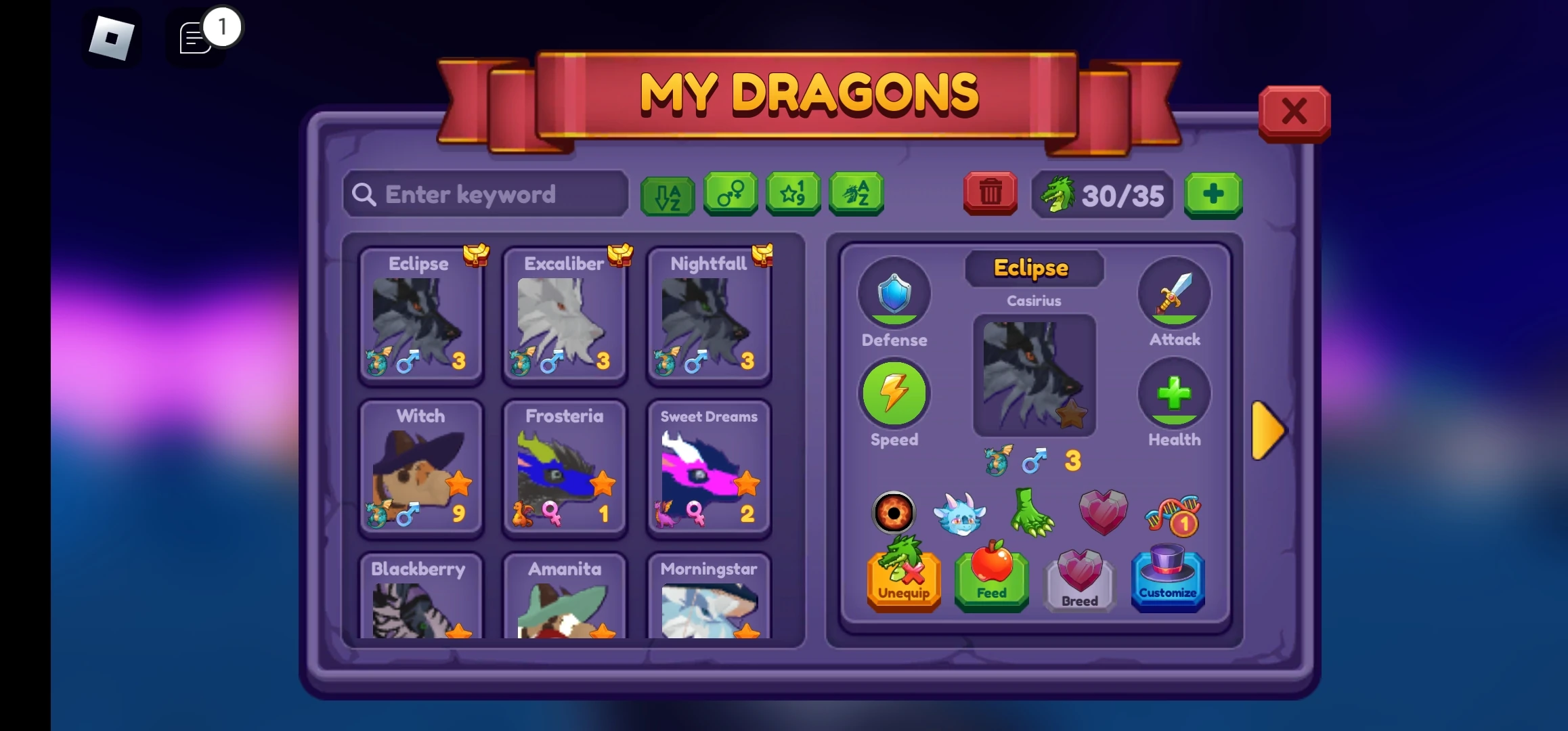Open the dragon species A-Z sort
The image size is (1568, 731).
click(856, 194)
